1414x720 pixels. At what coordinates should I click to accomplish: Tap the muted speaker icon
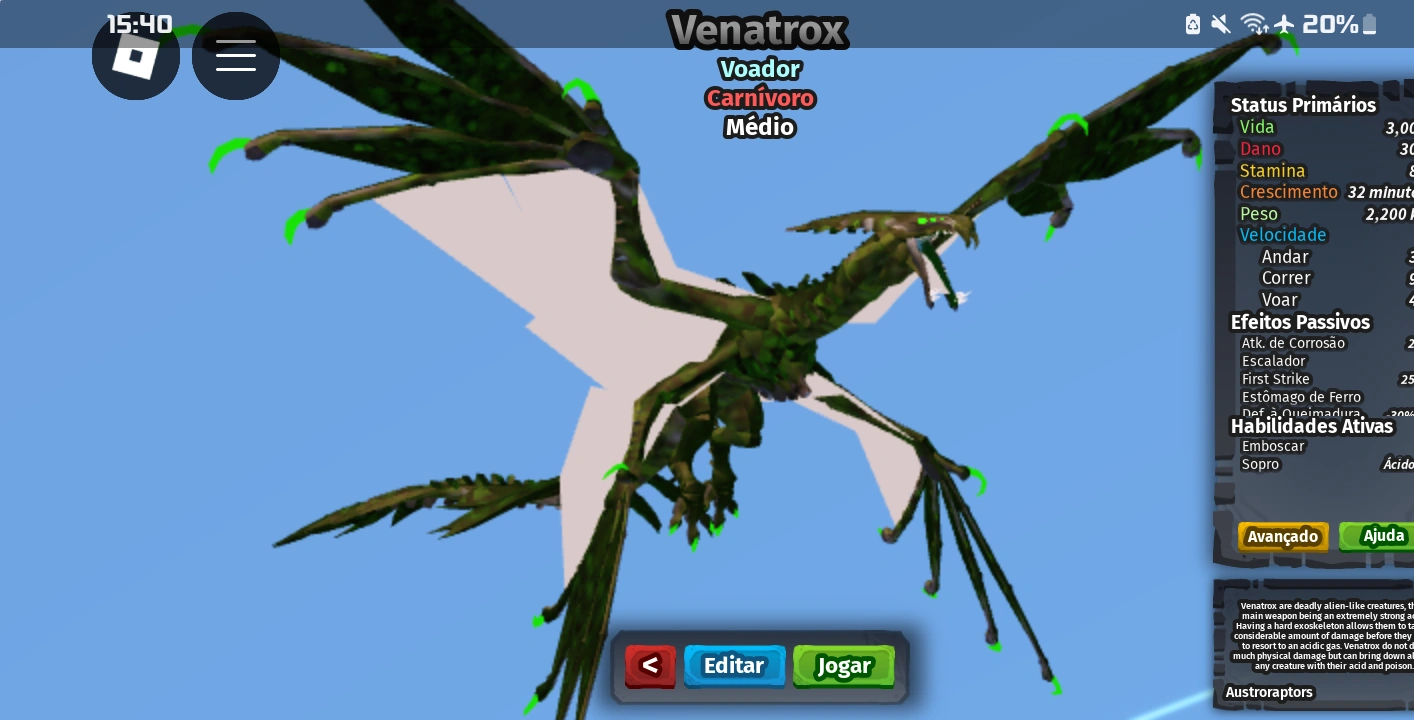tap(1221, 24)
